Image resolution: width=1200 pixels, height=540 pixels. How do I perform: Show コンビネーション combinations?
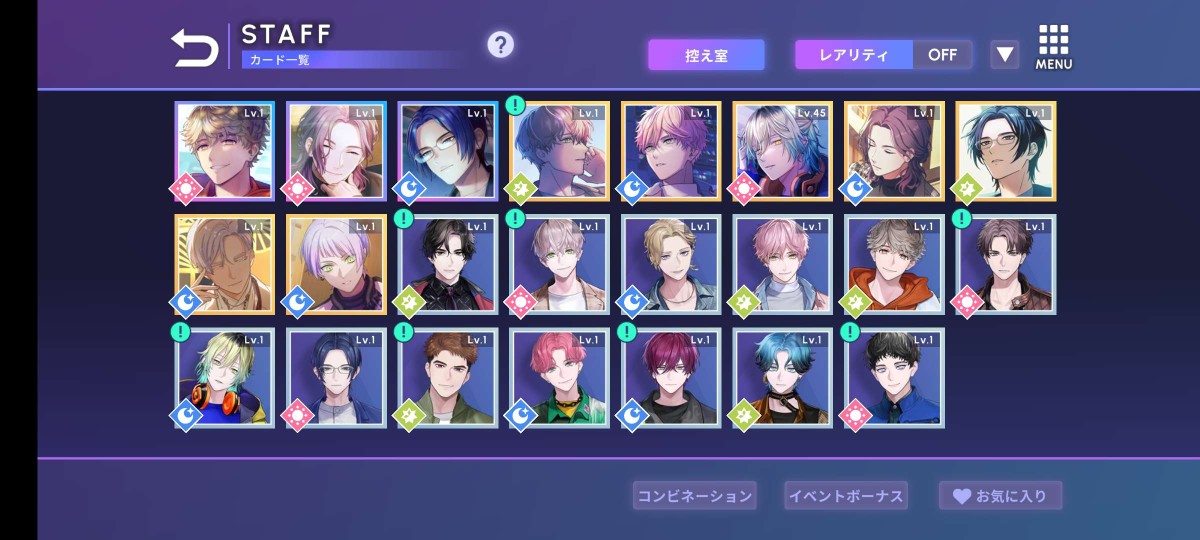tap(695, 495)
